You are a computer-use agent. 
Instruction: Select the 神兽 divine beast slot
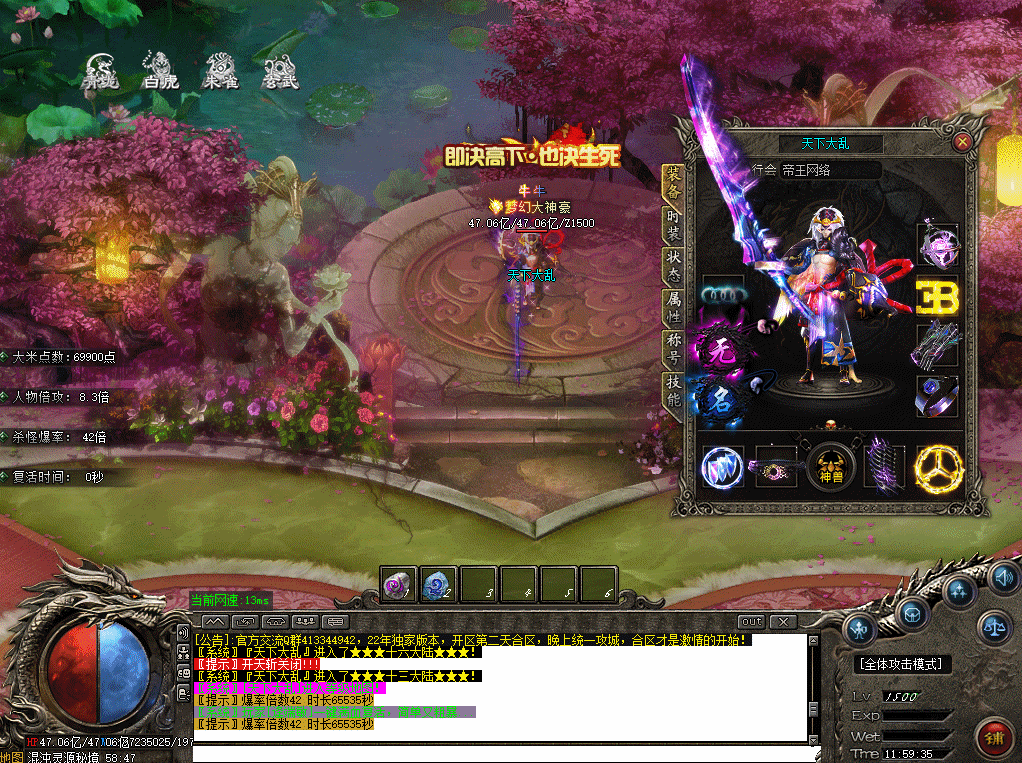pos(831,467)
